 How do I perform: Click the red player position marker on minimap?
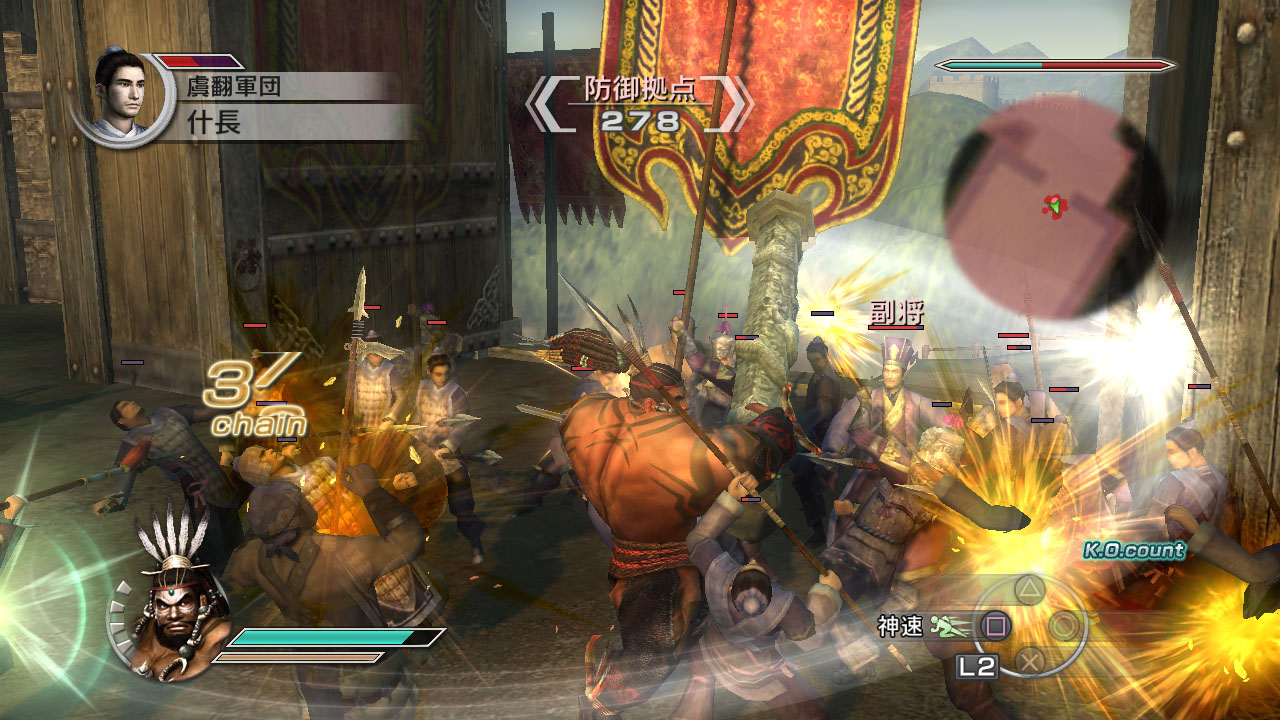point(1052,204)
